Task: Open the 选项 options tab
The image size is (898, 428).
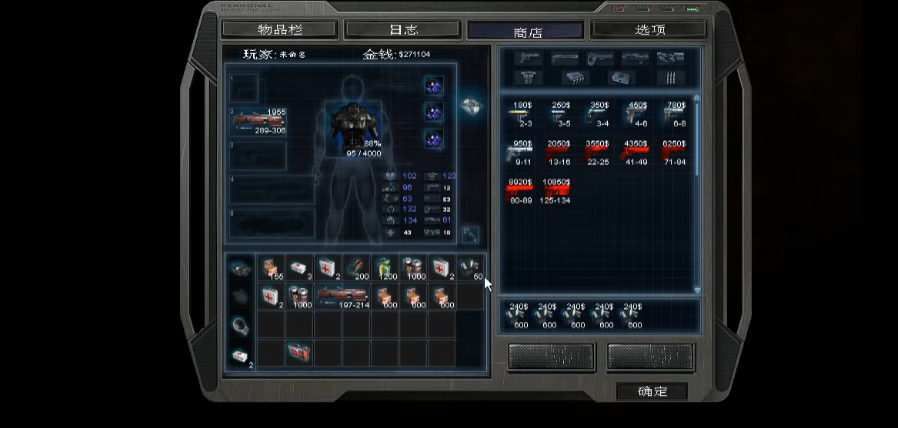Action: [x=650, y=30]
